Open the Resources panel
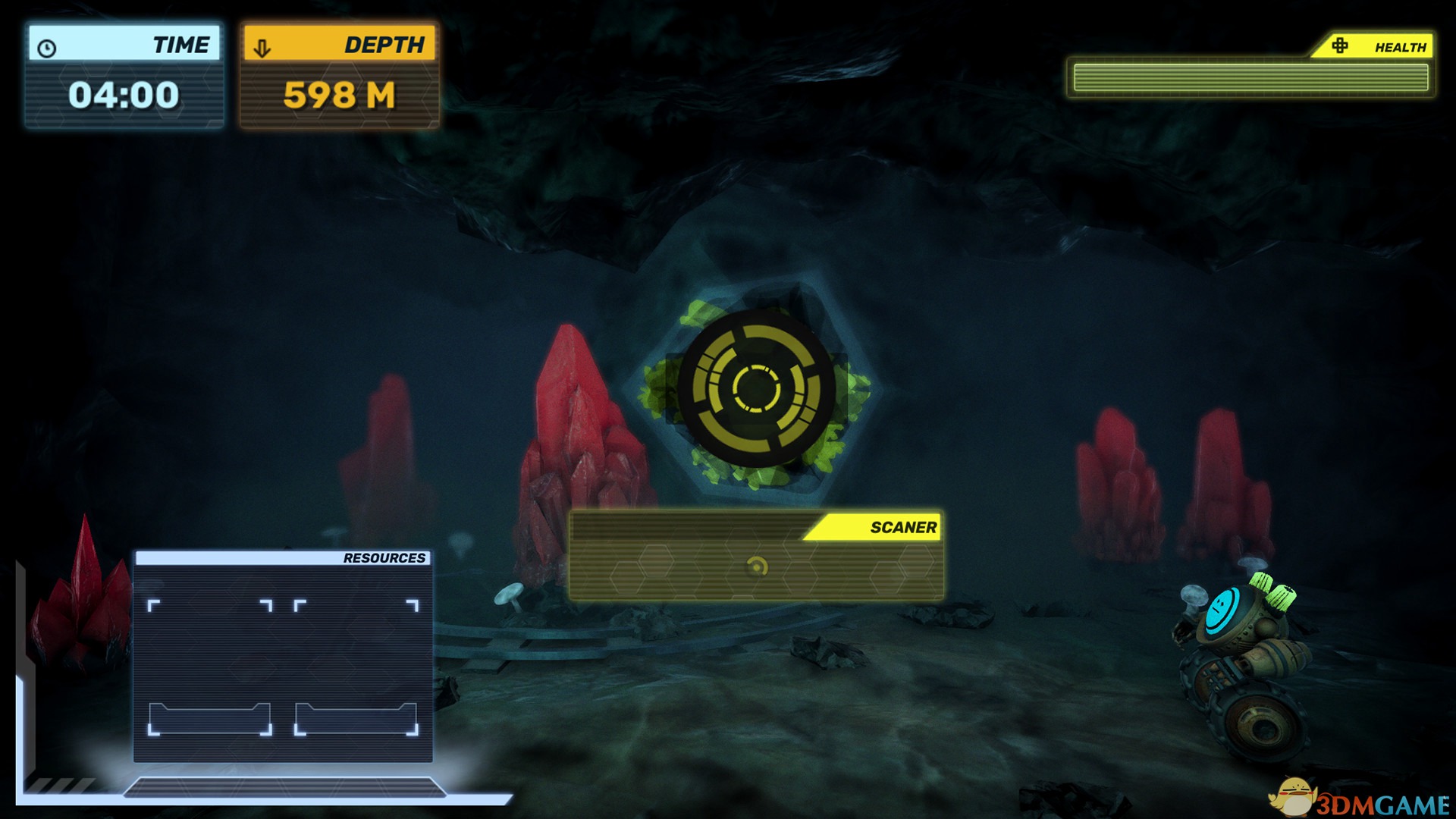Viewport: 1456px width, 819px height. click(283, 656)
